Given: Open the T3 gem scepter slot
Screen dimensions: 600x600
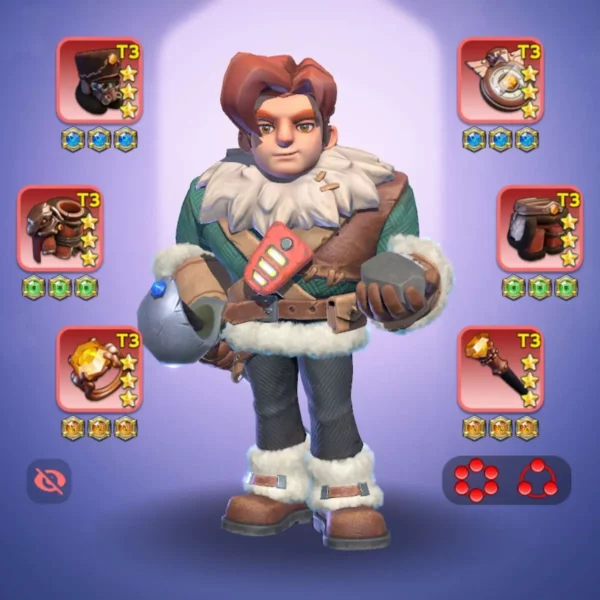Looking at the screenshot, I should (500, 369).
